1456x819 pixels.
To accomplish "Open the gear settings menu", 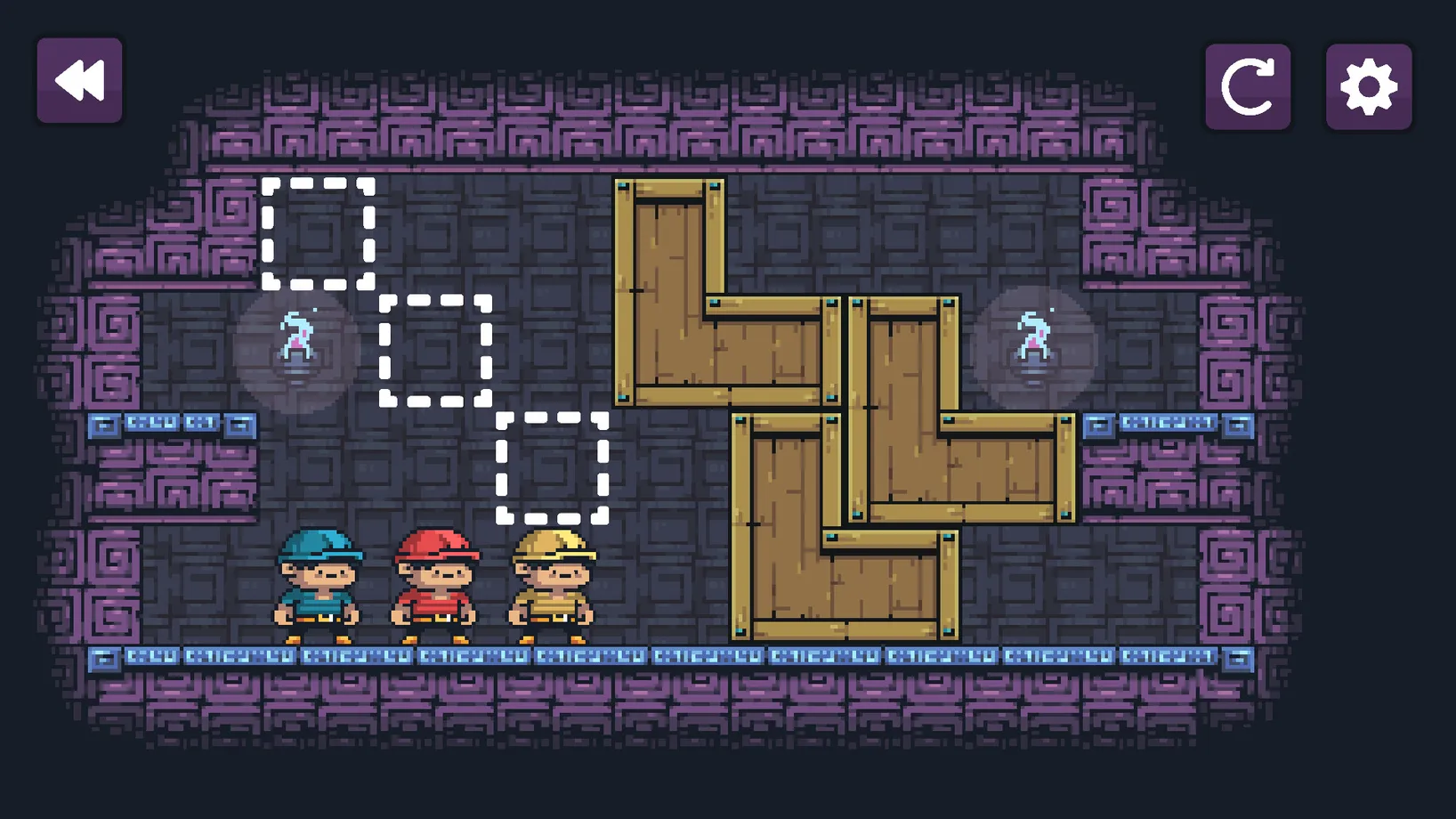I will tap(1368, 86).
